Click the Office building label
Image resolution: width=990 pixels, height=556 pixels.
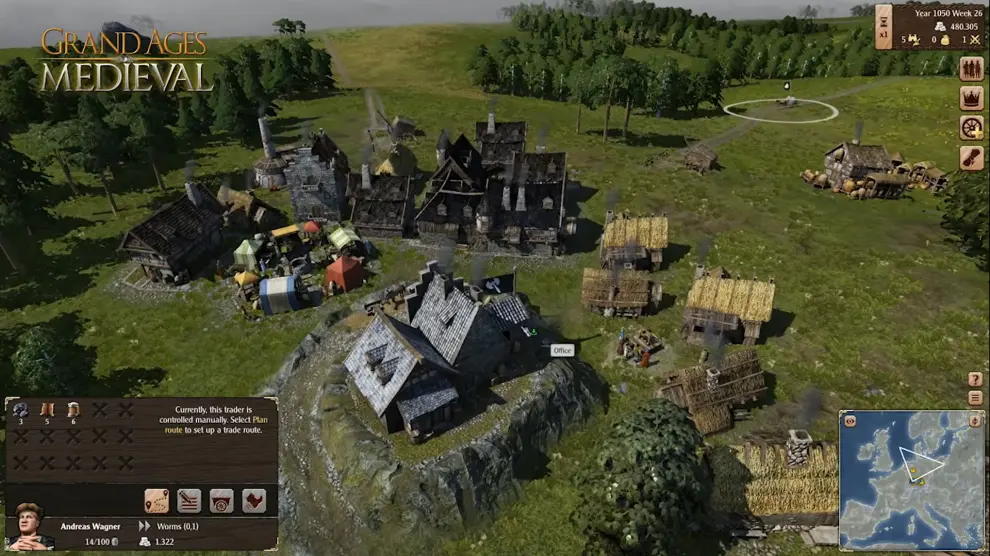[x=562, y=350]
